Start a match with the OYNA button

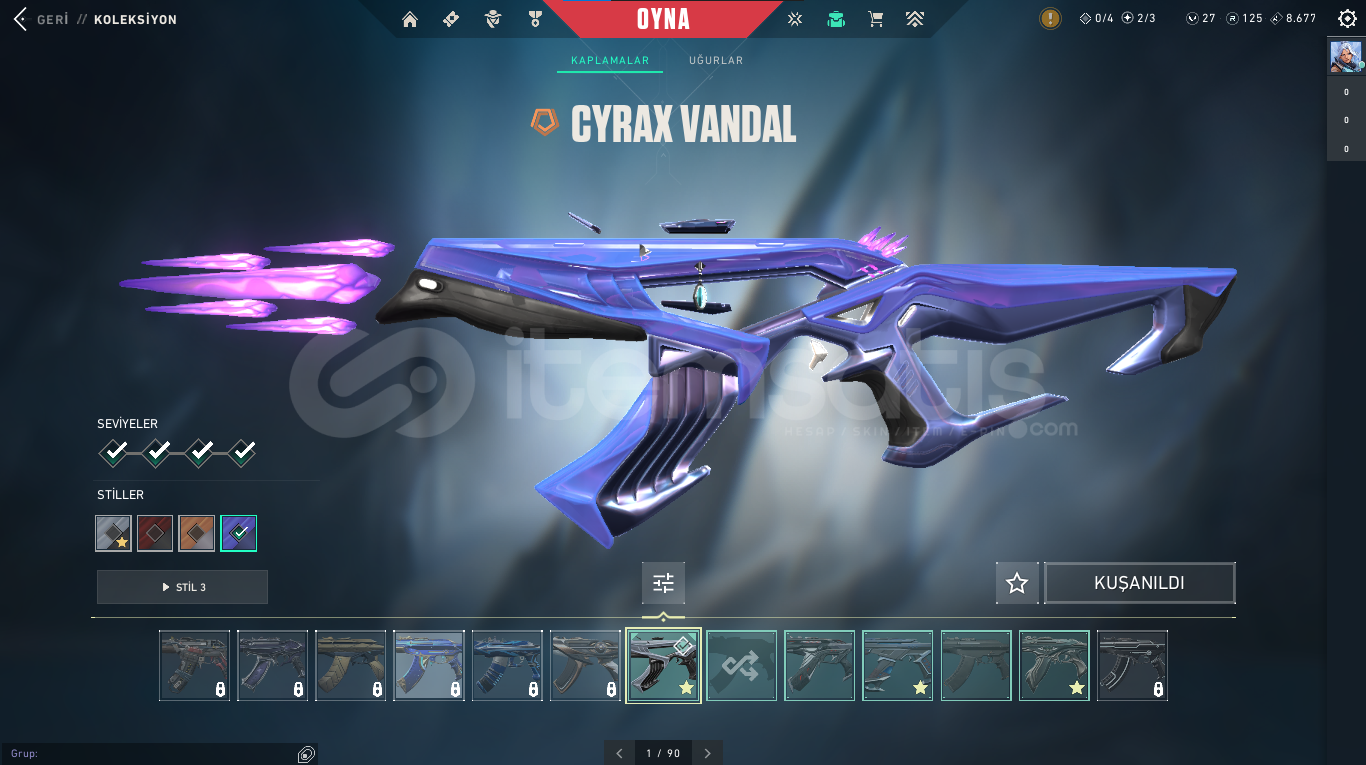coord(663,19)
